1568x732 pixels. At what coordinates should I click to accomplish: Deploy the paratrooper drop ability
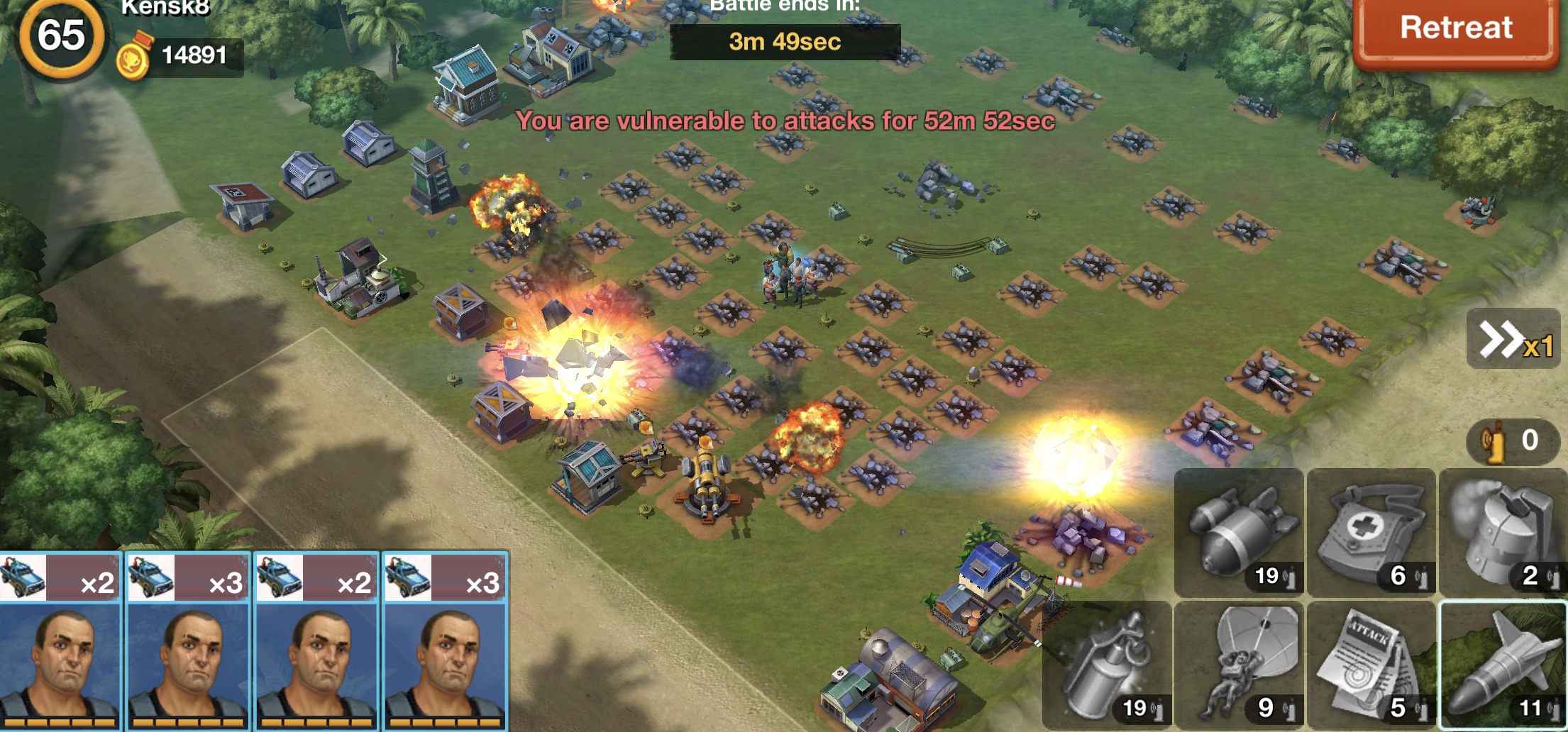tap(1239, 665)
